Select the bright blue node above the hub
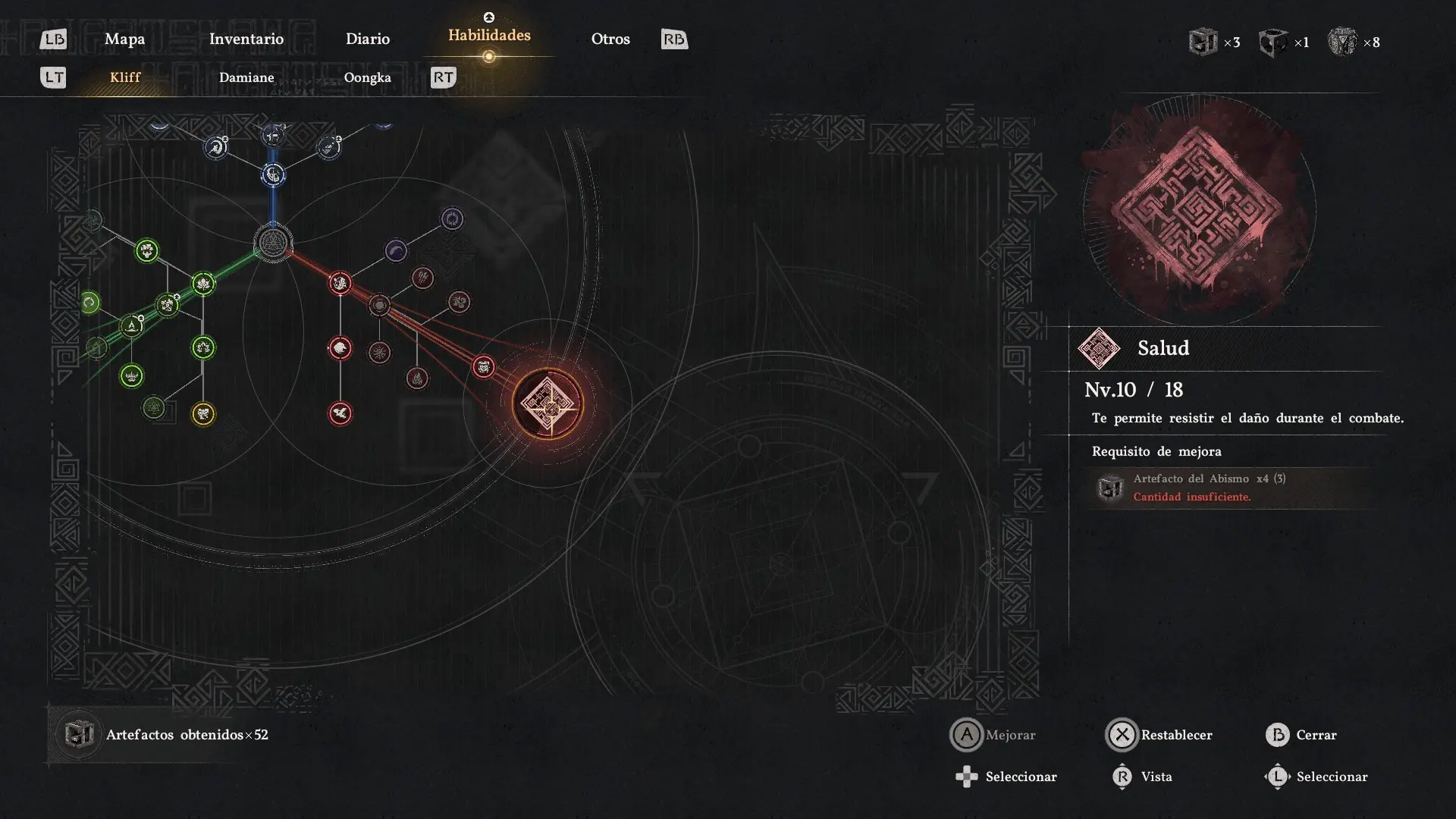Viewport: 1456px width, 819px height. pyautogui.click(x=273, y=176)
